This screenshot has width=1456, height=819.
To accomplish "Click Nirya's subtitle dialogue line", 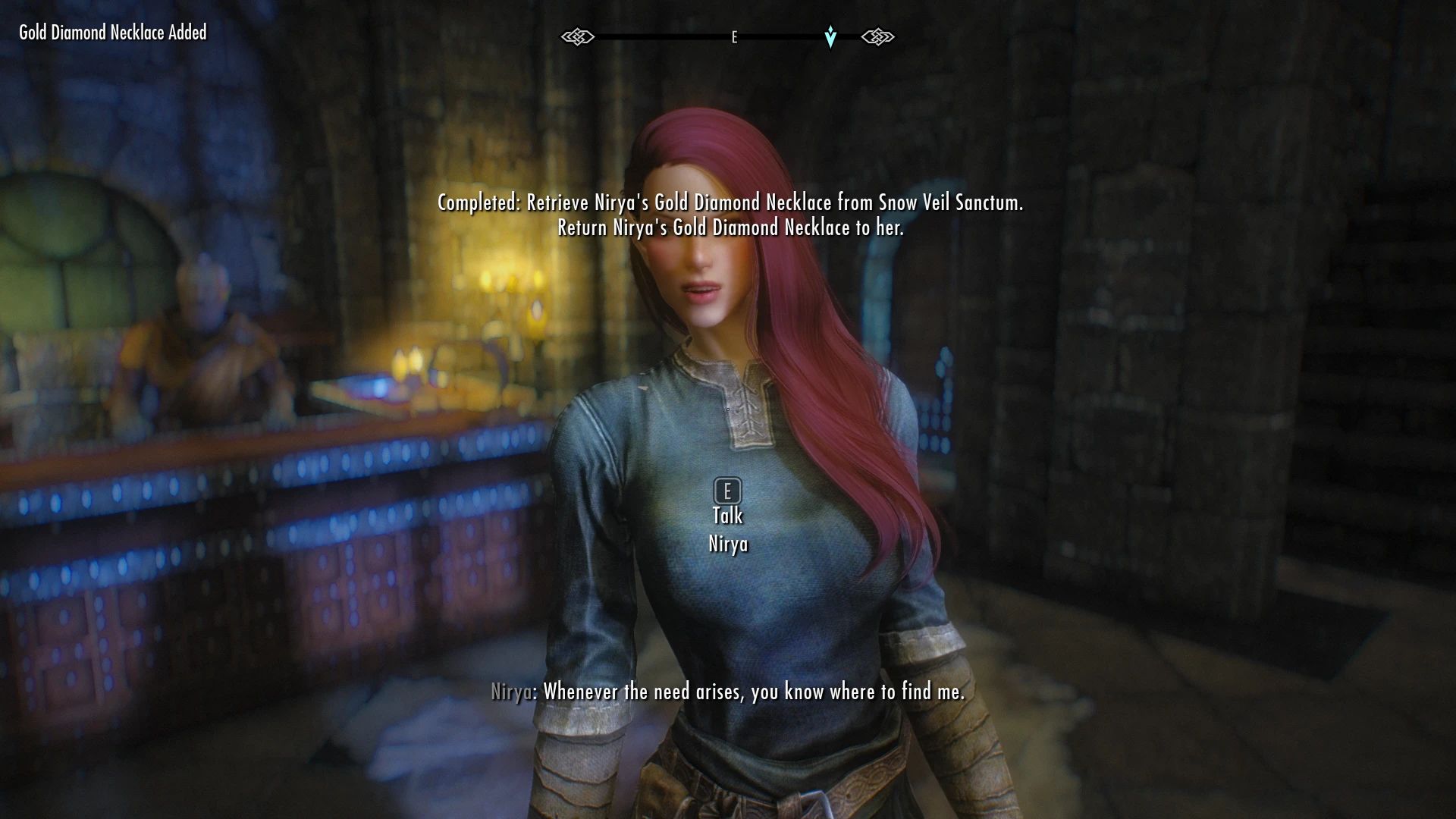I will (726, 691).
